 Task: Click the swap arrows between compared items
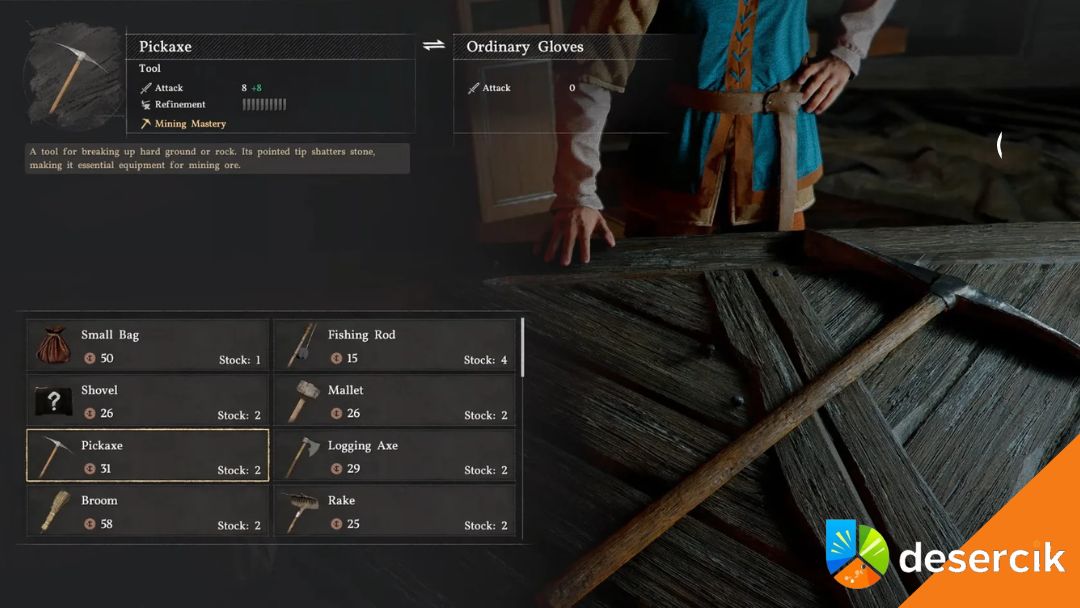pos(433,45)
